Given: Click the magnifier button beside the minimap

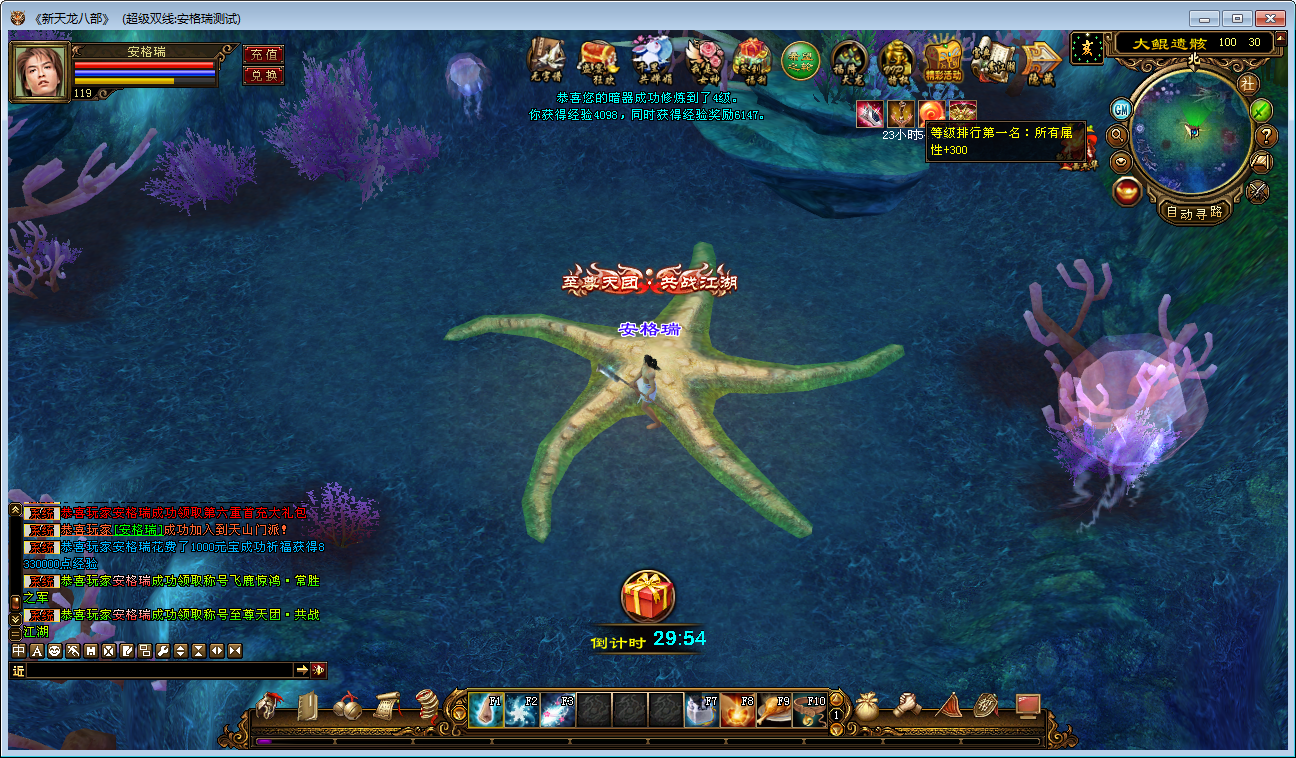Looking at the screenshot, I should click(x=1118, y=134).
